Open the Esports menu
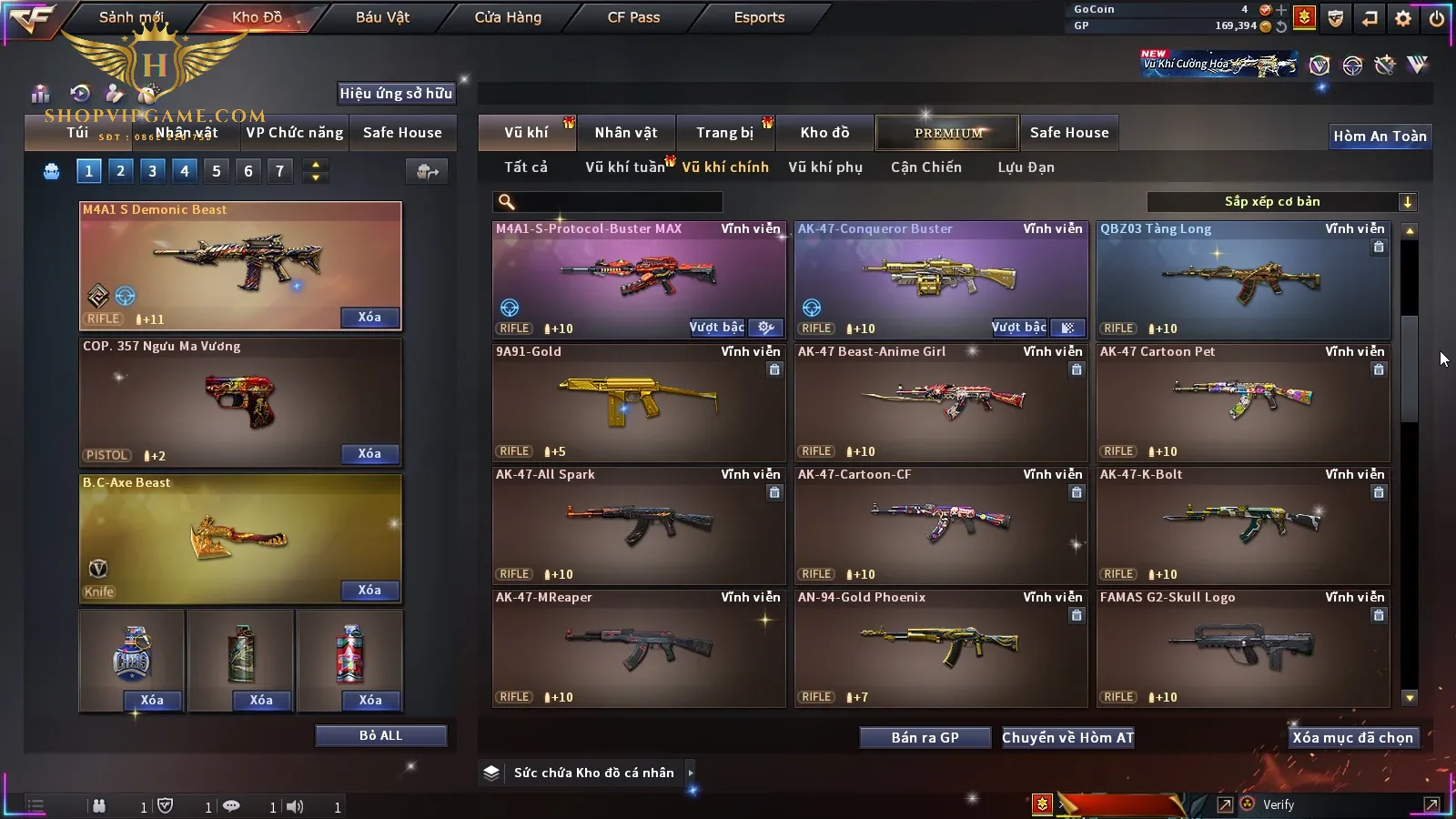 [x=759, y=17]
